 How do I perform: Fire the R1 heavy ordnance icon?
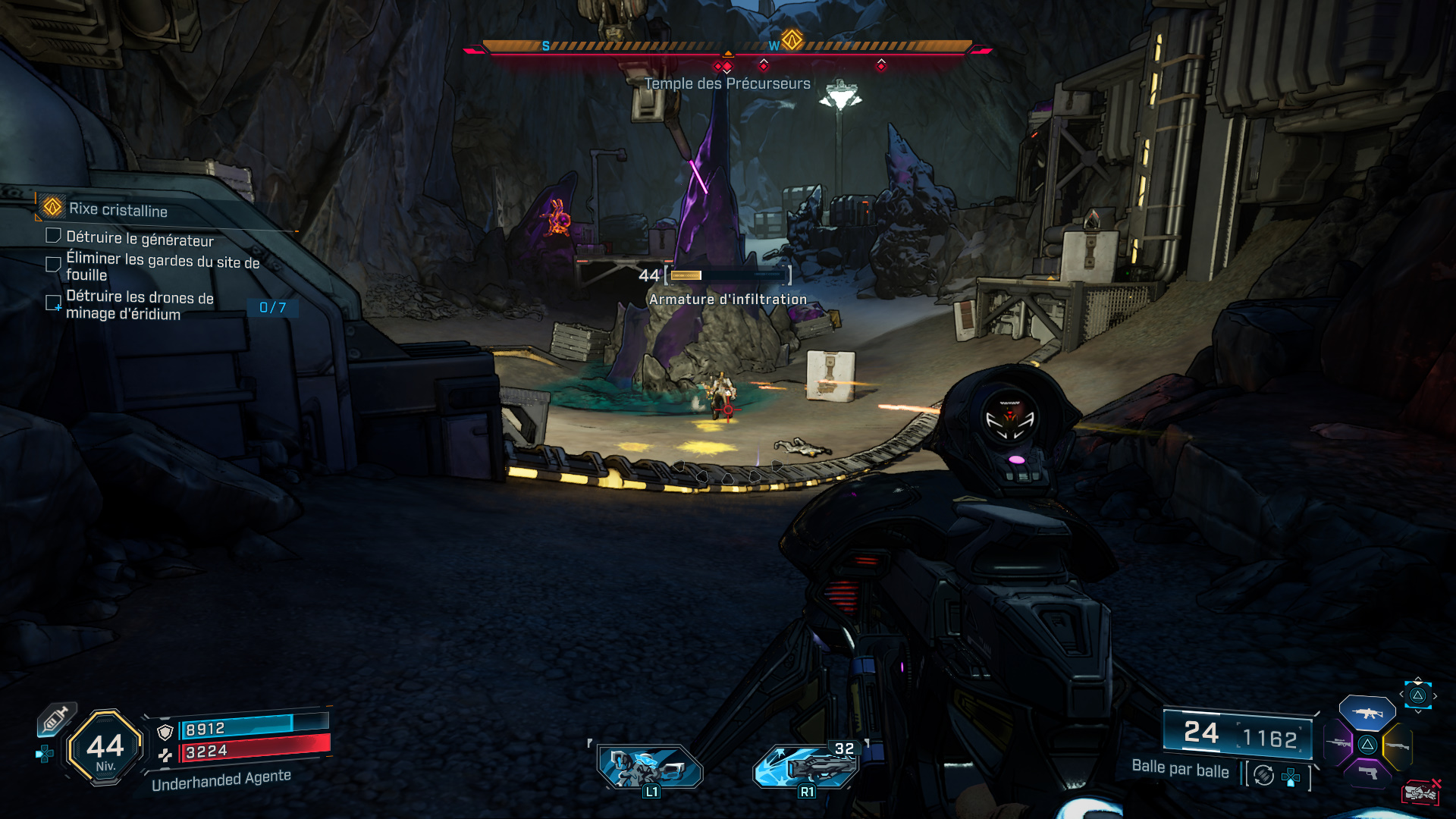pos(806,766)
